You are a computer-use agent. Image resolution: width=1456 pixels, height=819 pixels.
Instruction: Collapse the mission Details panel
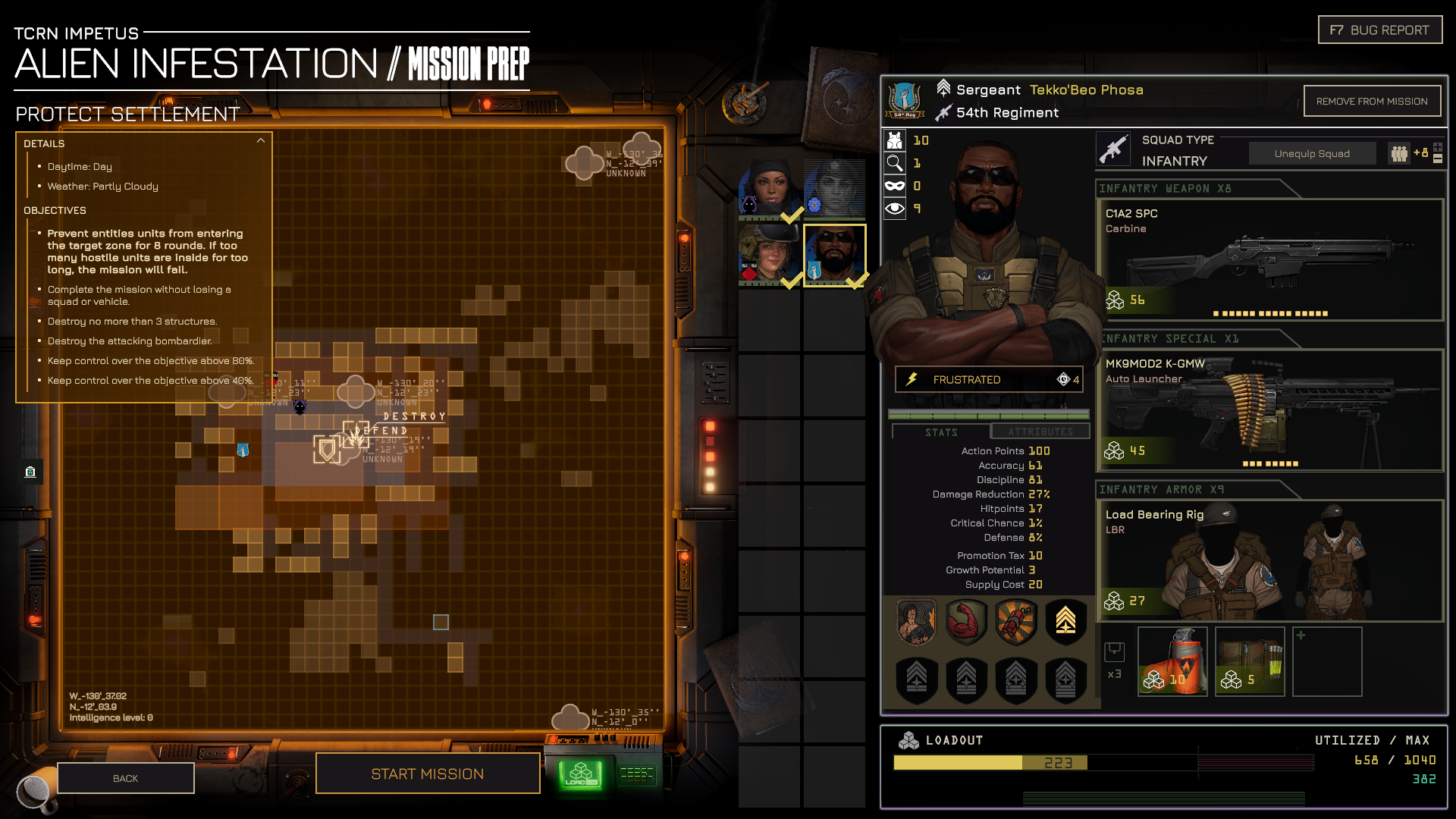click(x=261, y=141)
